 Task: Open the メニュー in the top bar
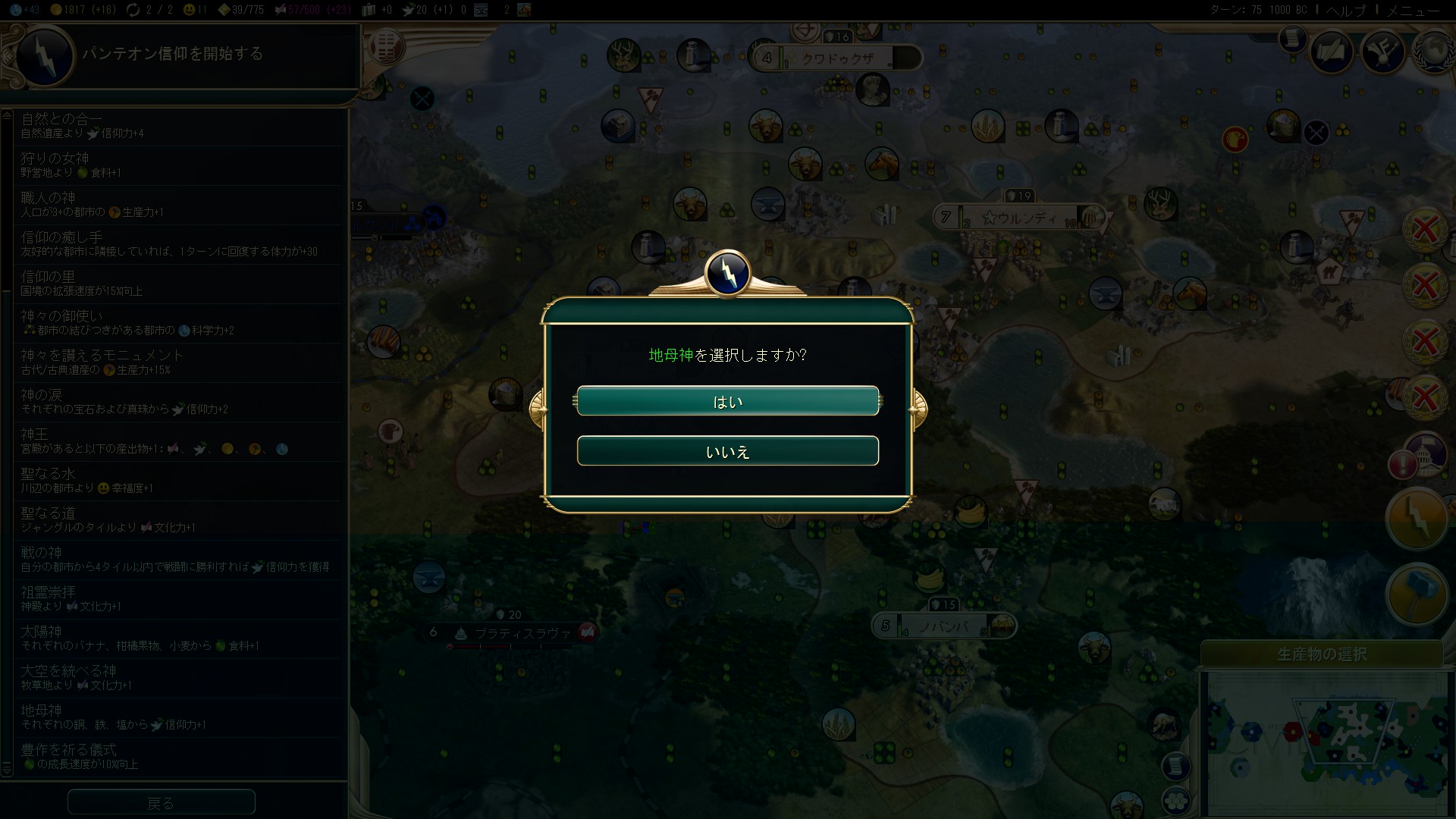pos(1413,11)
